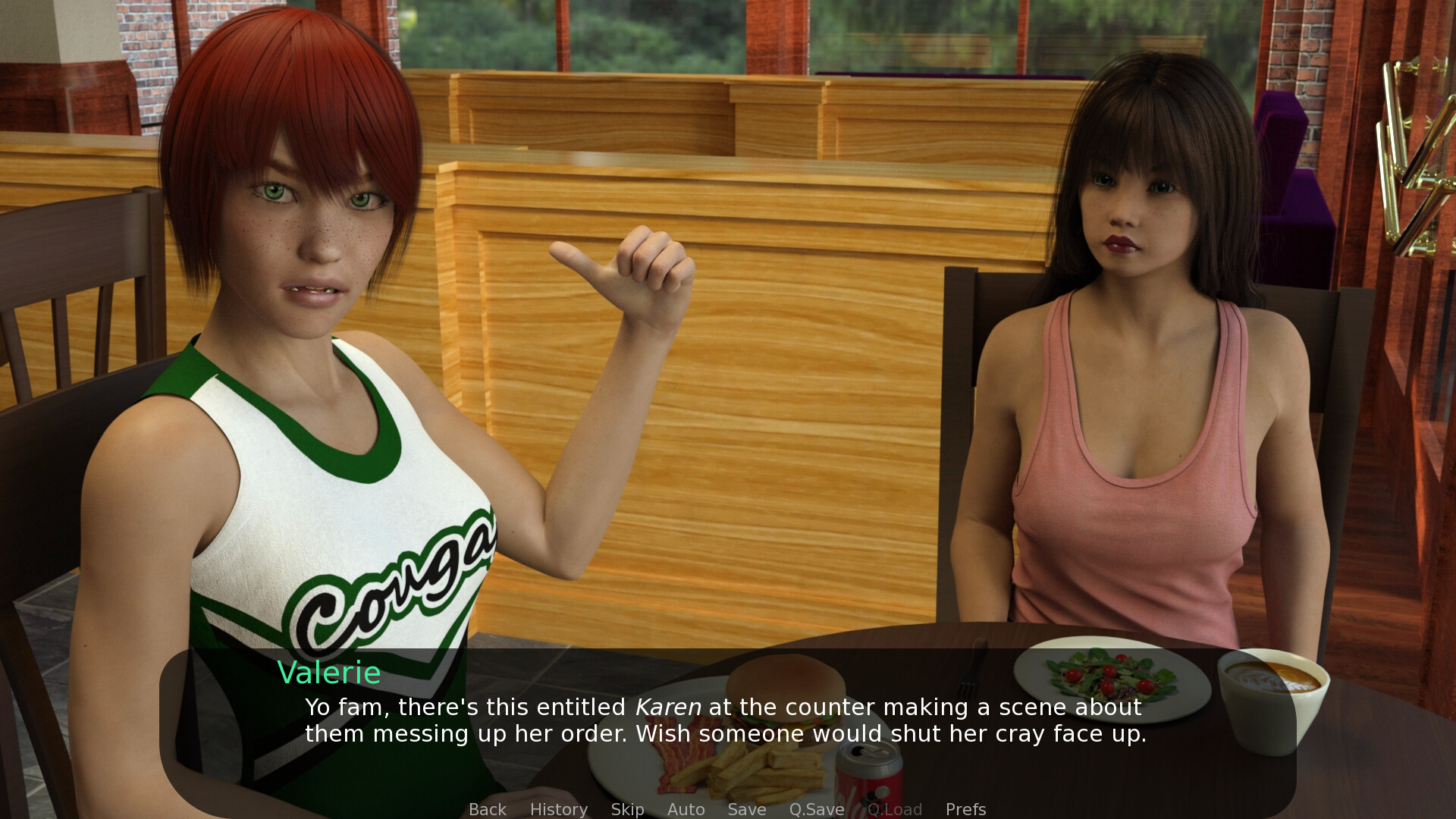This screenshot has width=1456, height=819.
Task: Open Prefs settings menu
Action: (x=965, y=809)
